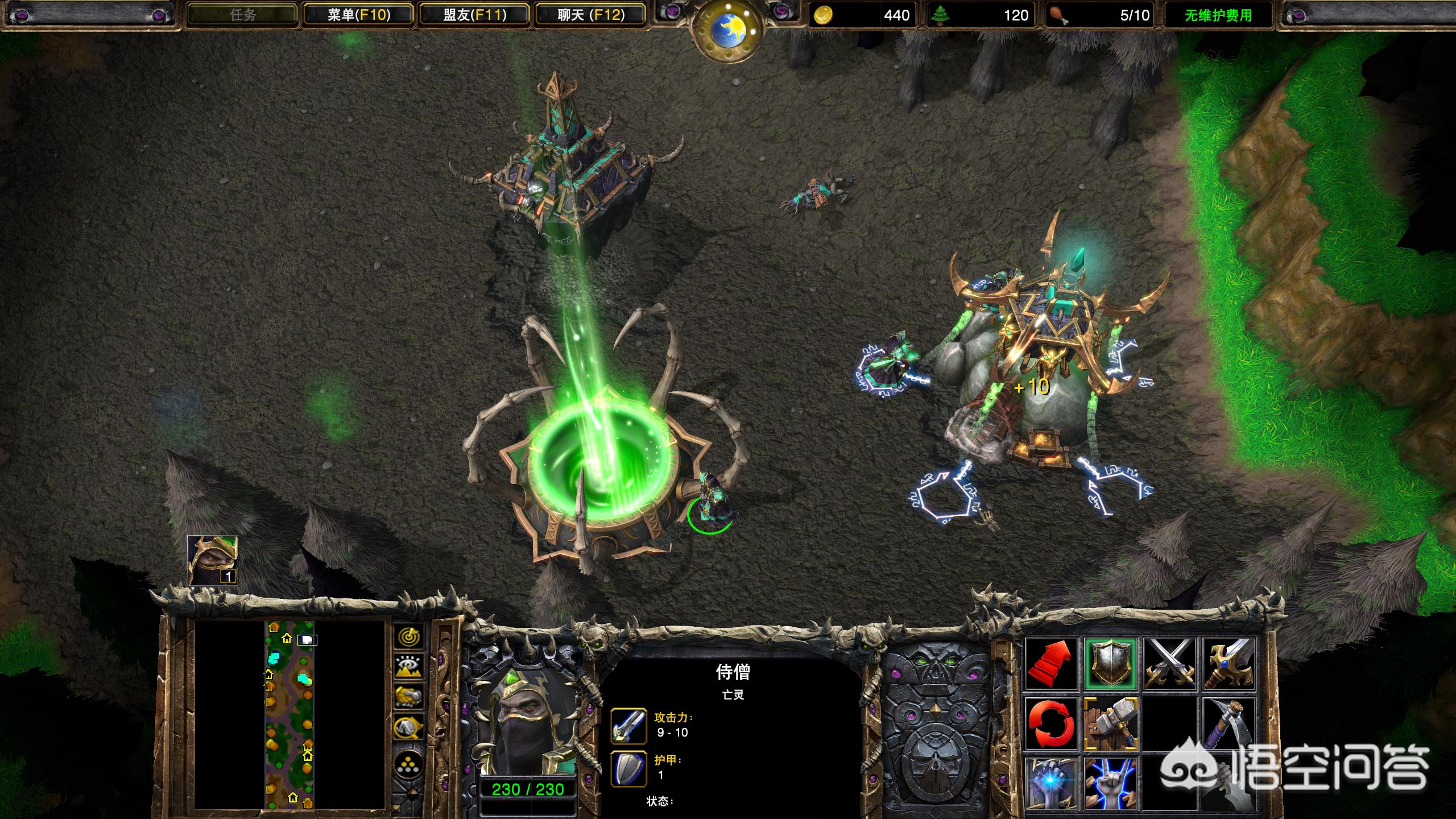The width and height of the screenshot is (1456, 819).
Task: Toggle minimap terrain display eye button
Action: click(408, 667)
